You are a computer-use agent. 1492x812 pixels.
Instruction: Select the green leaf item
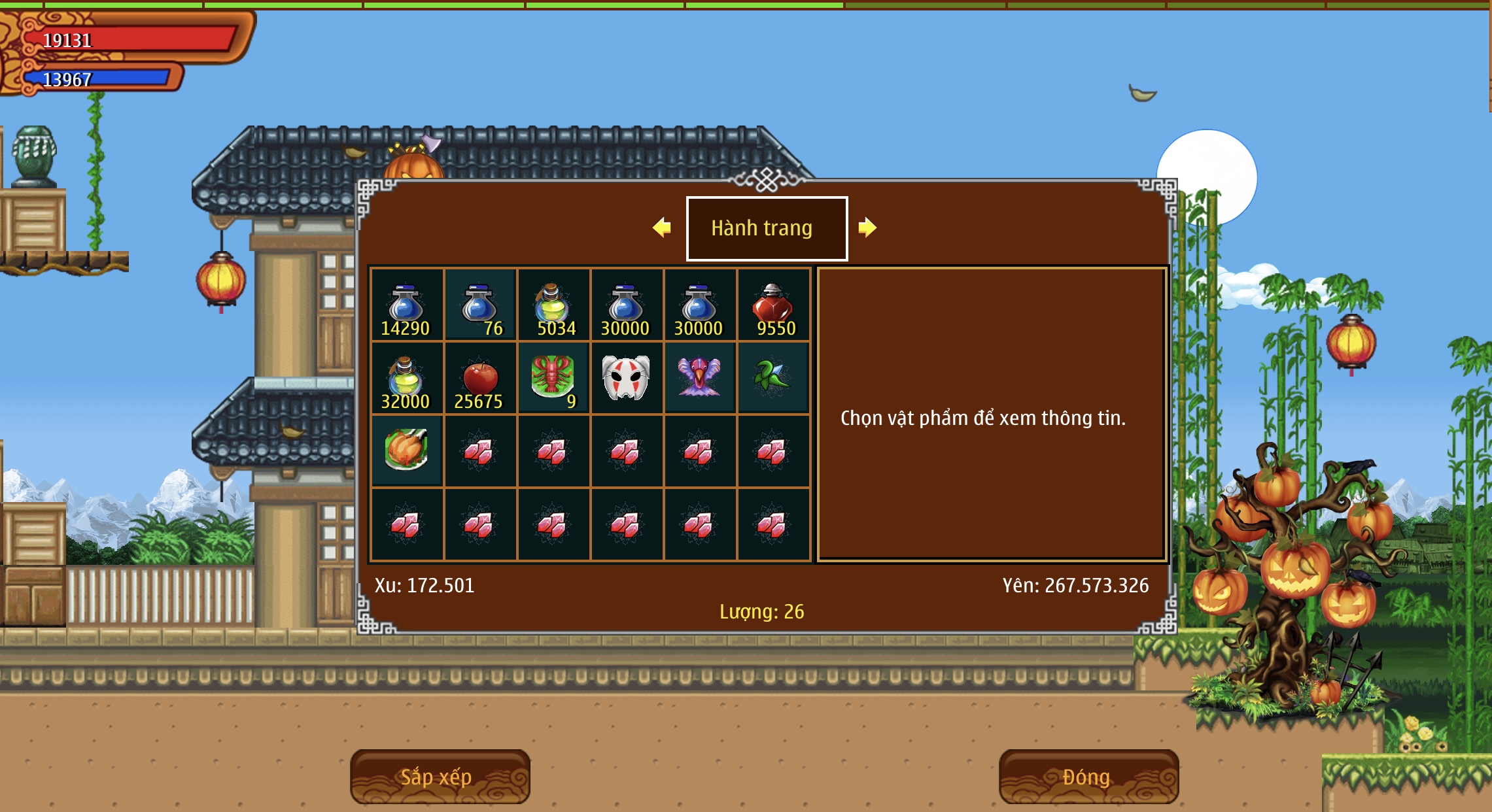point(772,379)
